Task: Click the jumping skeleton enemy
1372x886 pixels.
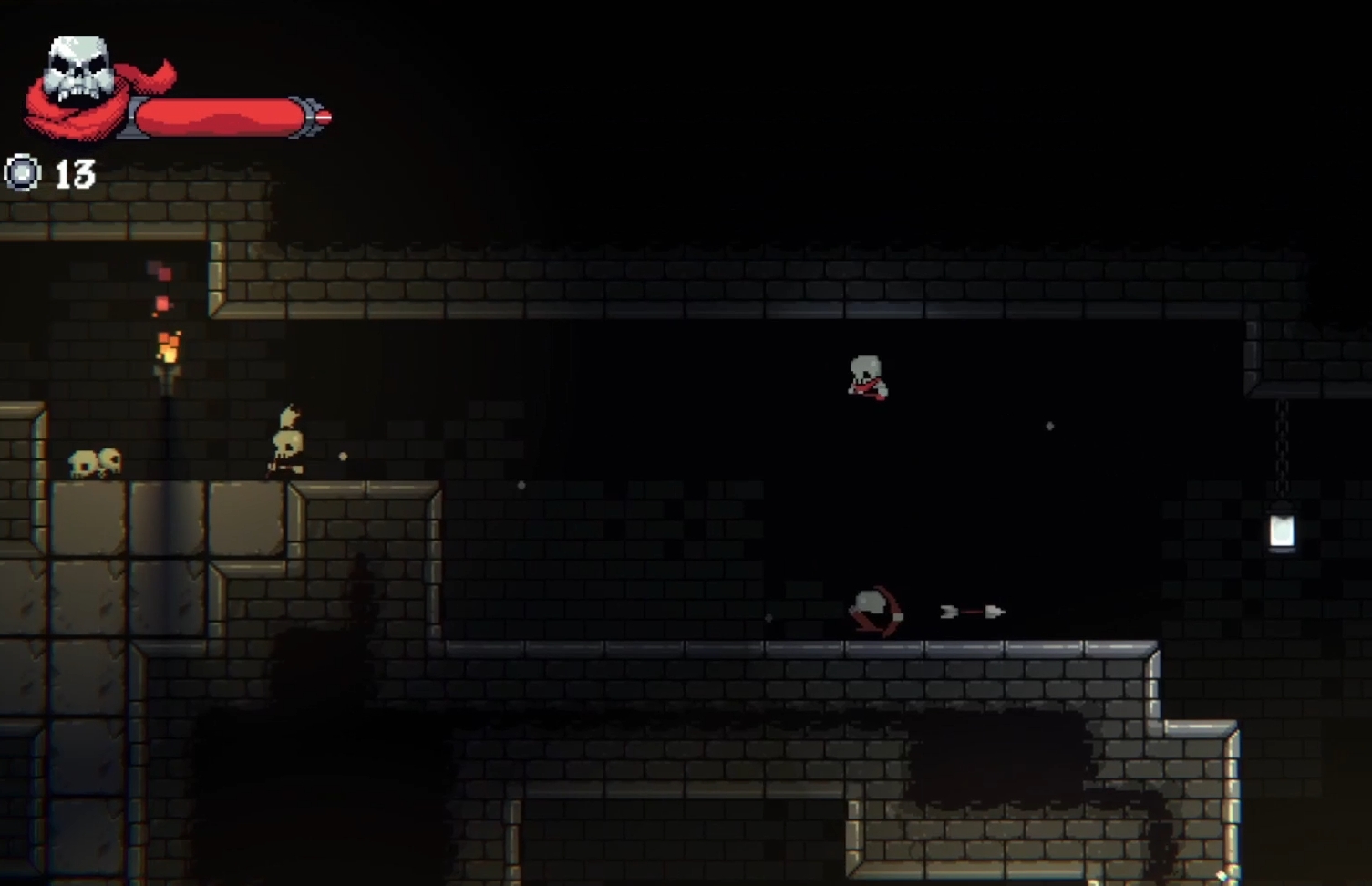Action: (866, 376)
